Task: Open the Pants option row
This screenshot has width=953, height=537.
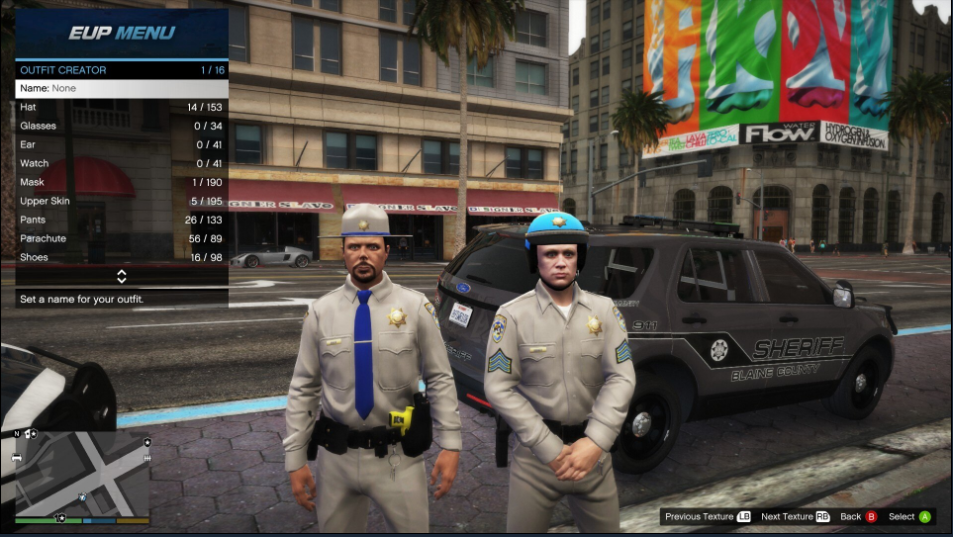Action: (121, 220)
